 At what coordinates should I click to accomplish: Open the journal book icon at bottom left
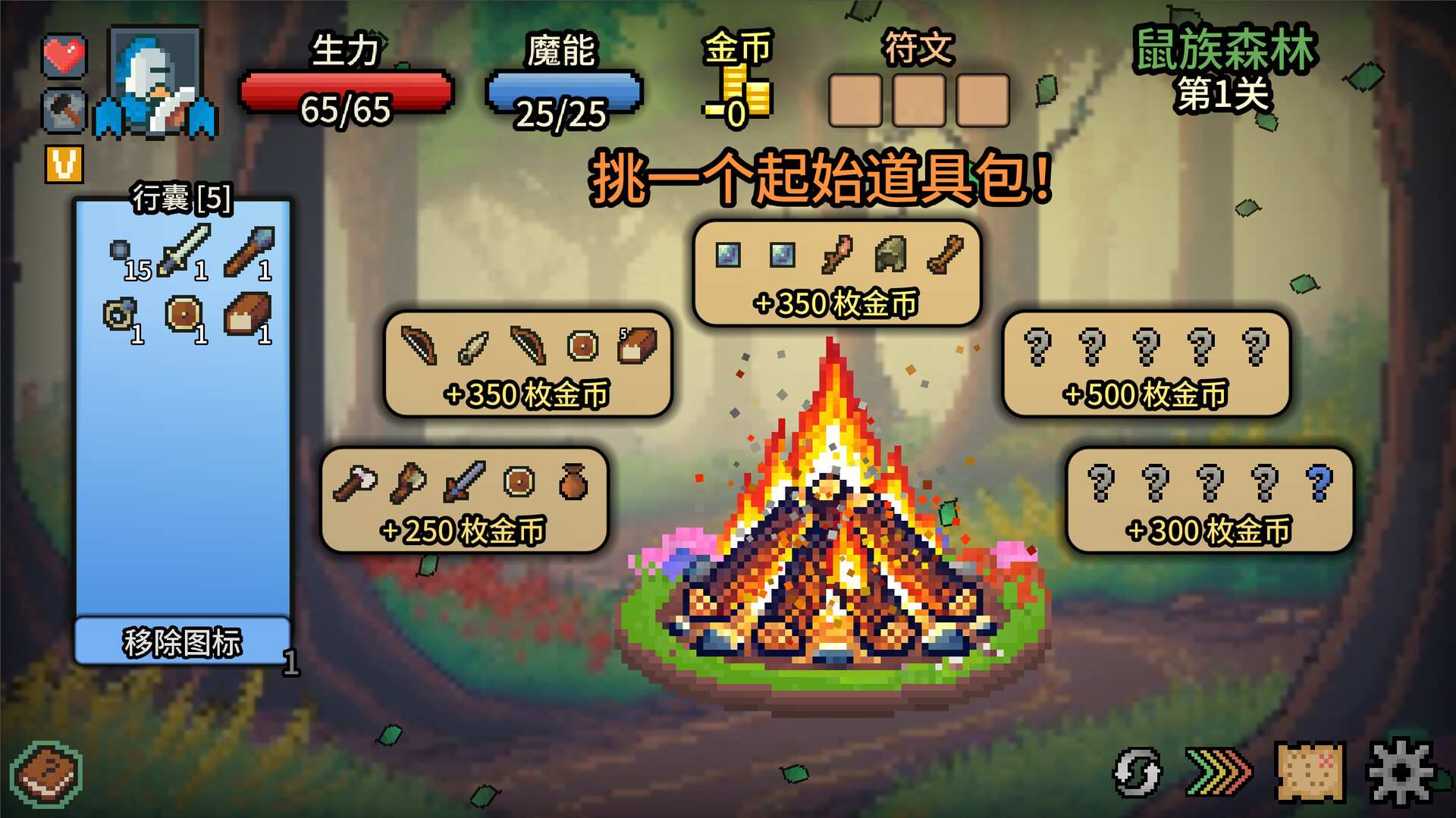coord(45,773)
